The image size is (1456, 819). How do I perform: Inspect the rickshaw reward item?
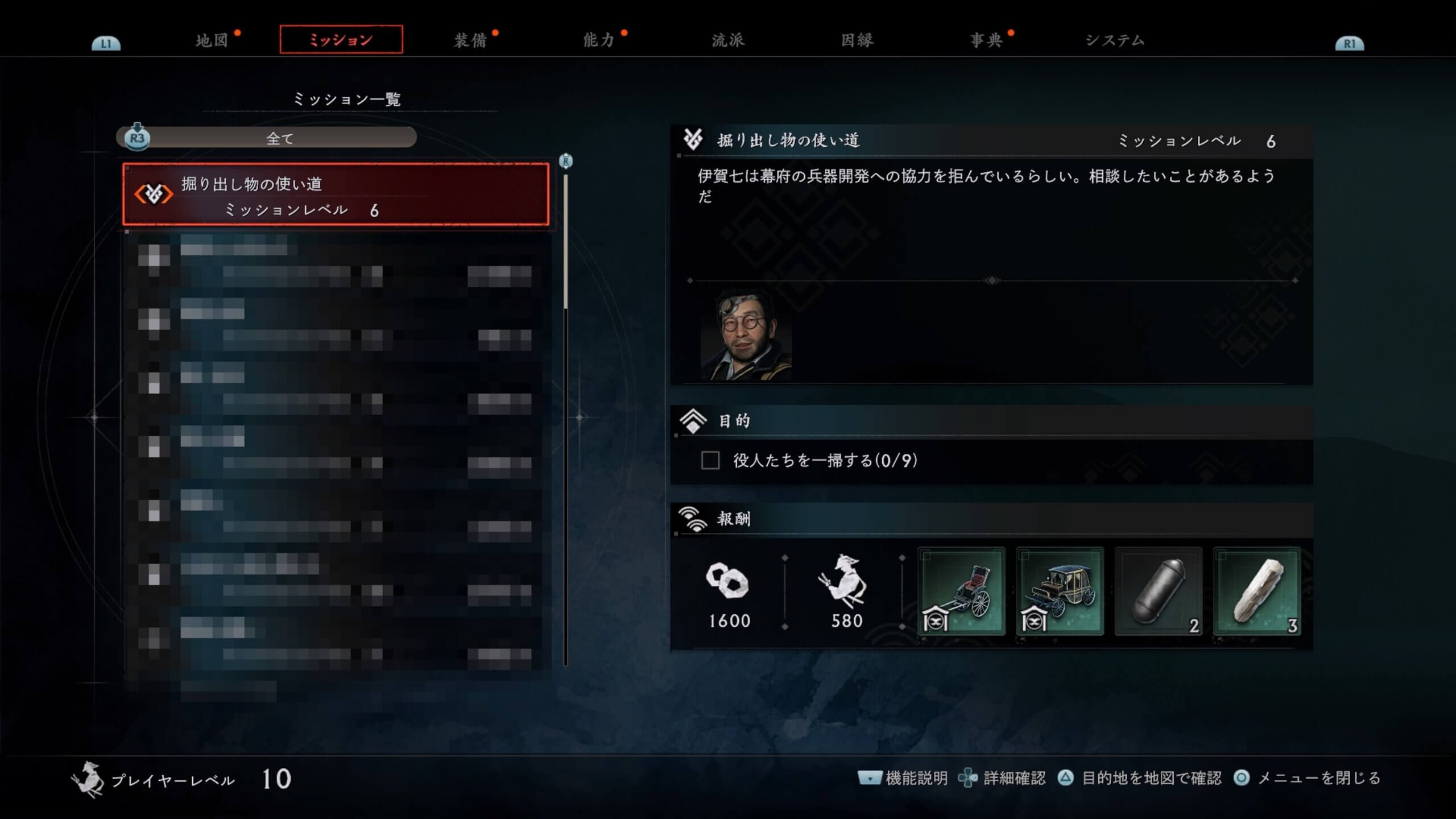coord(961,591)
